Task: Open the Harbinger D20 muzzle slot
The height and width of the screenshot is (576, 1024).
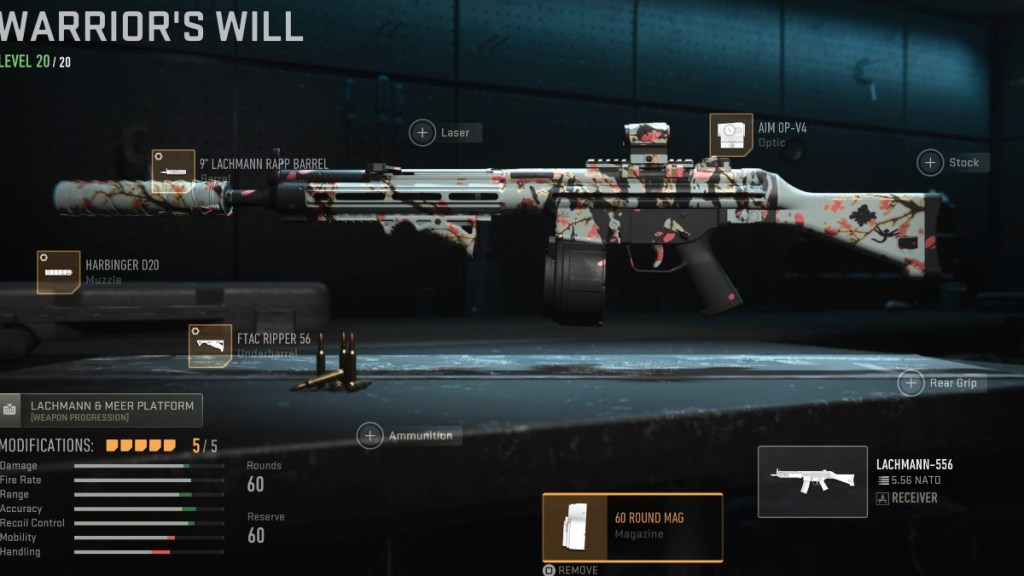Action: click(59, 272)
